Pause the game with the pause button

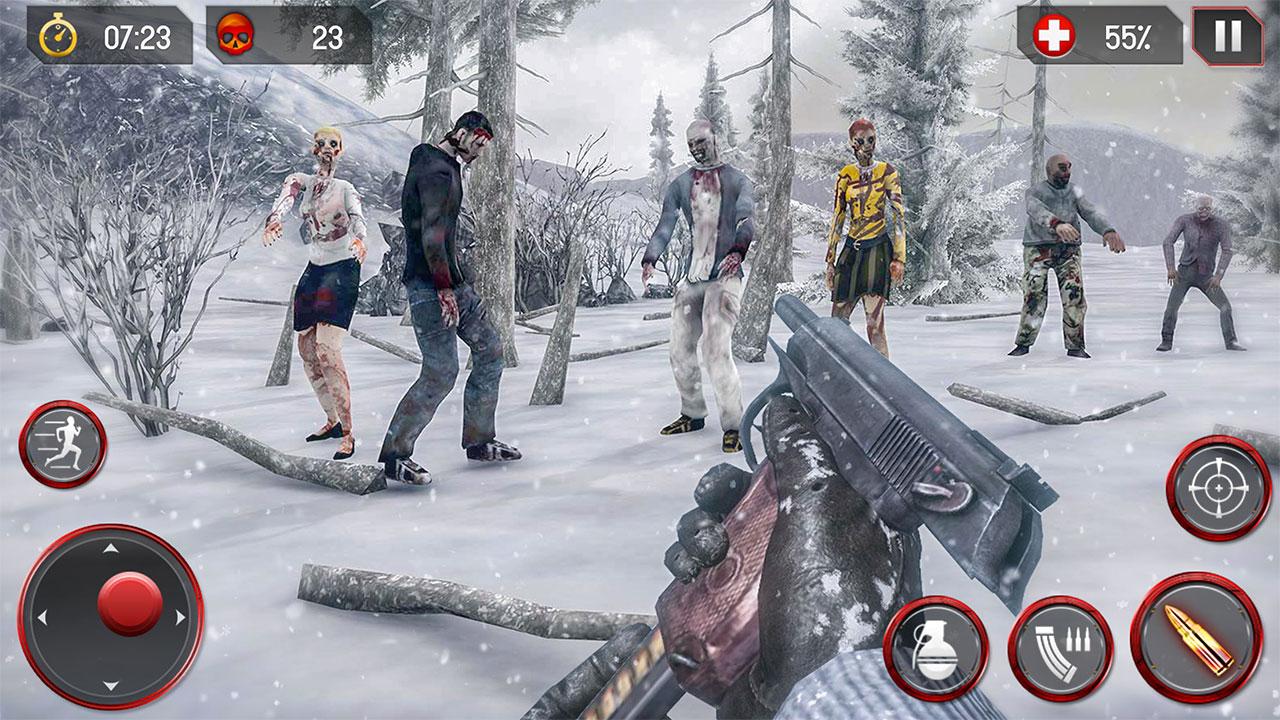pos(1225,33)
